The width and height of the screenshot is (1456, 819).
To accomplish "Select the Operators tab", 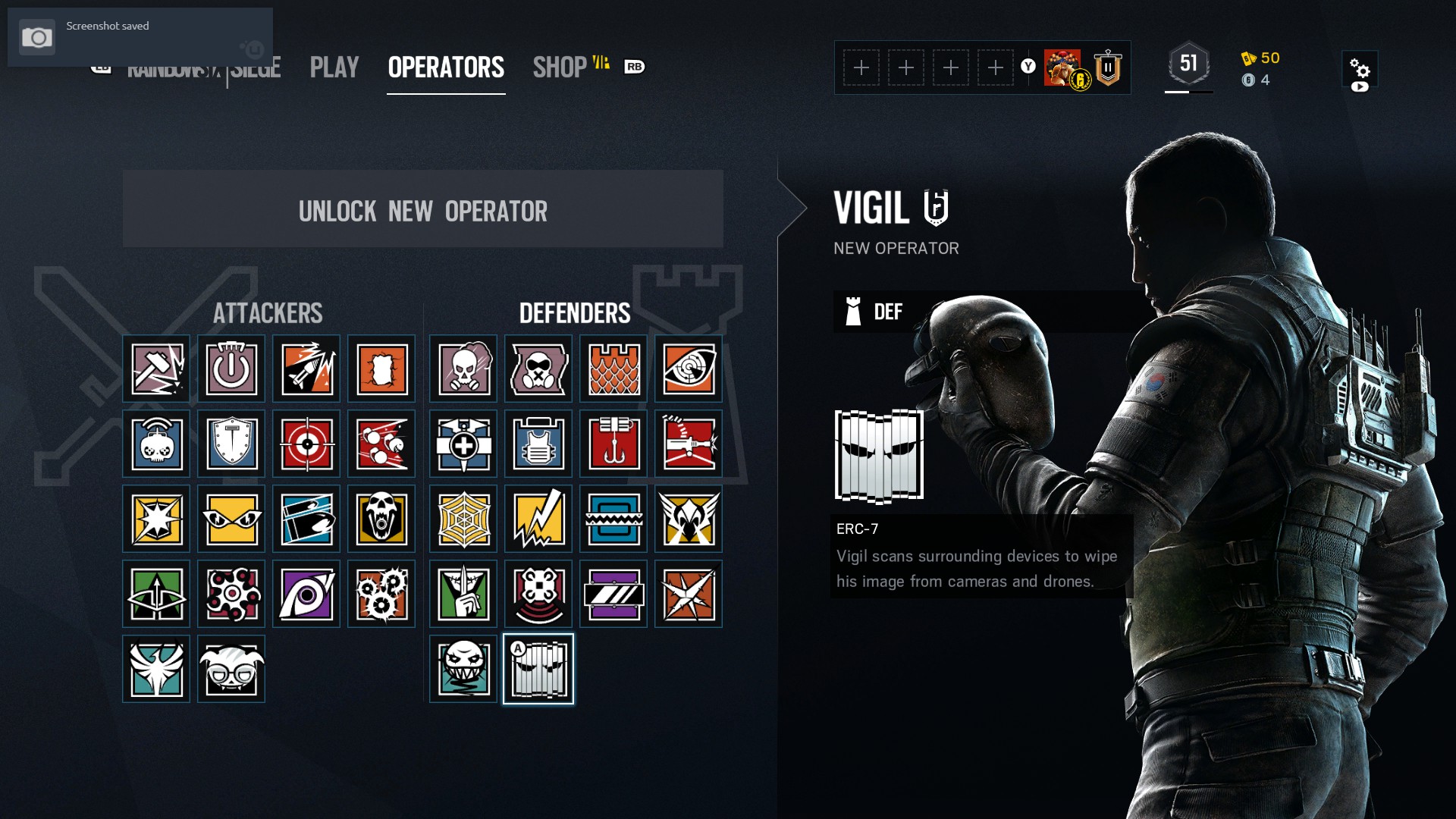I will 446,67.
